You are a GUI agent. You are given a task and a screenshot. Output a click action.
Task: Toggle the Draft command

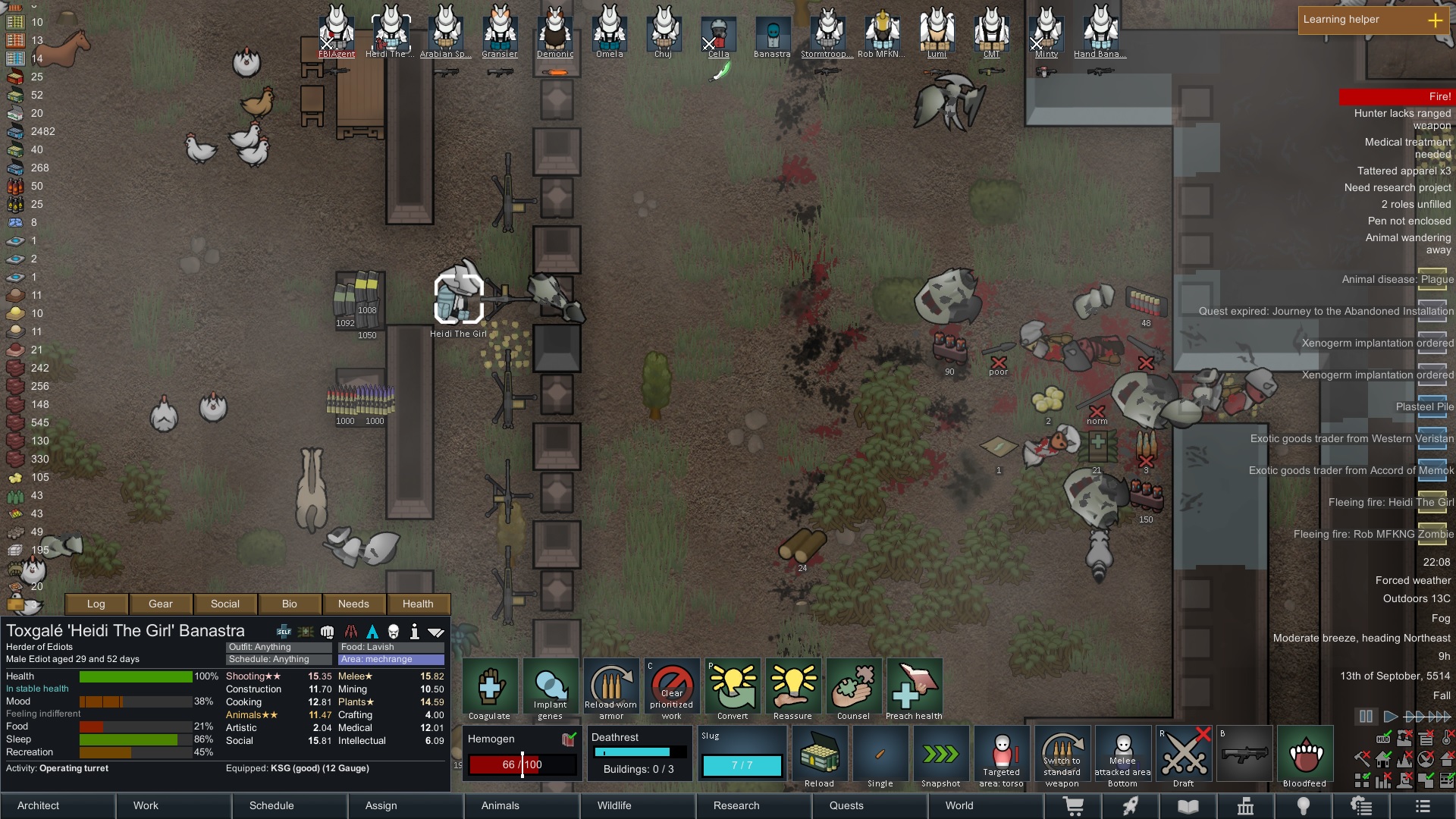1184,756
